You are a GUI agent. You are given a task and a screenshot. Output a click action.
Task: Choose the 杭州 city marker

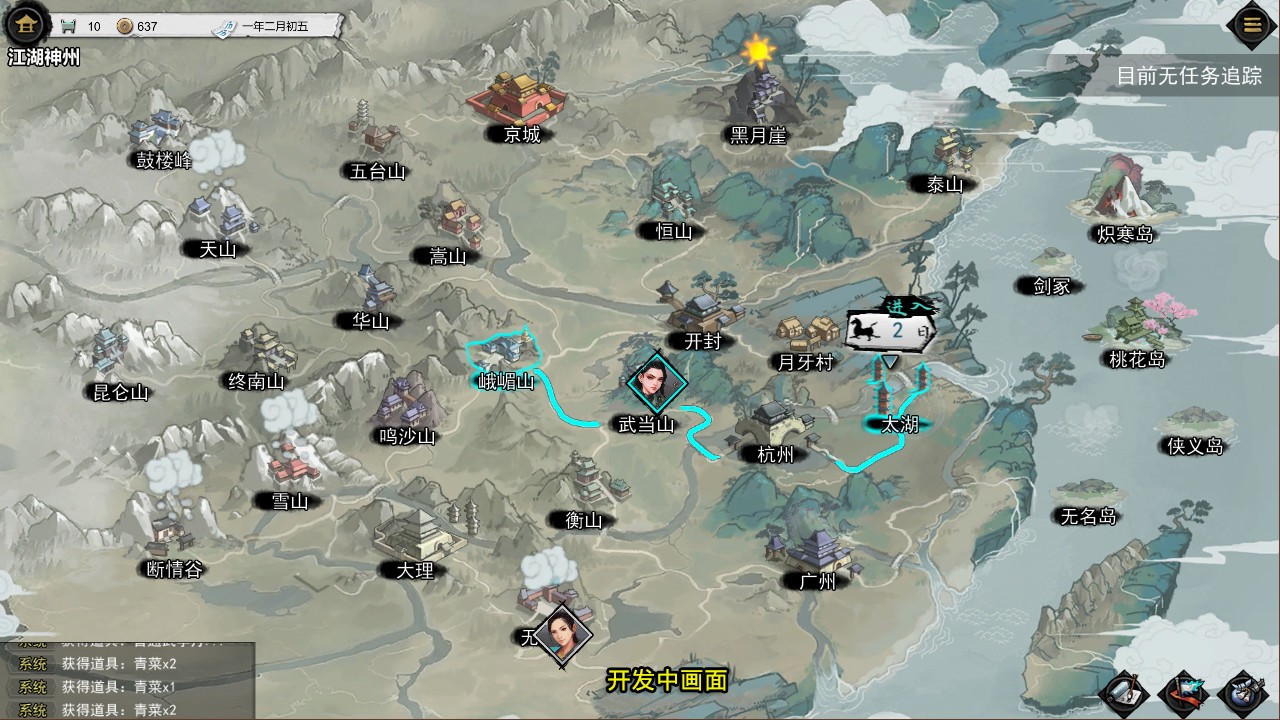coord(774,430)
